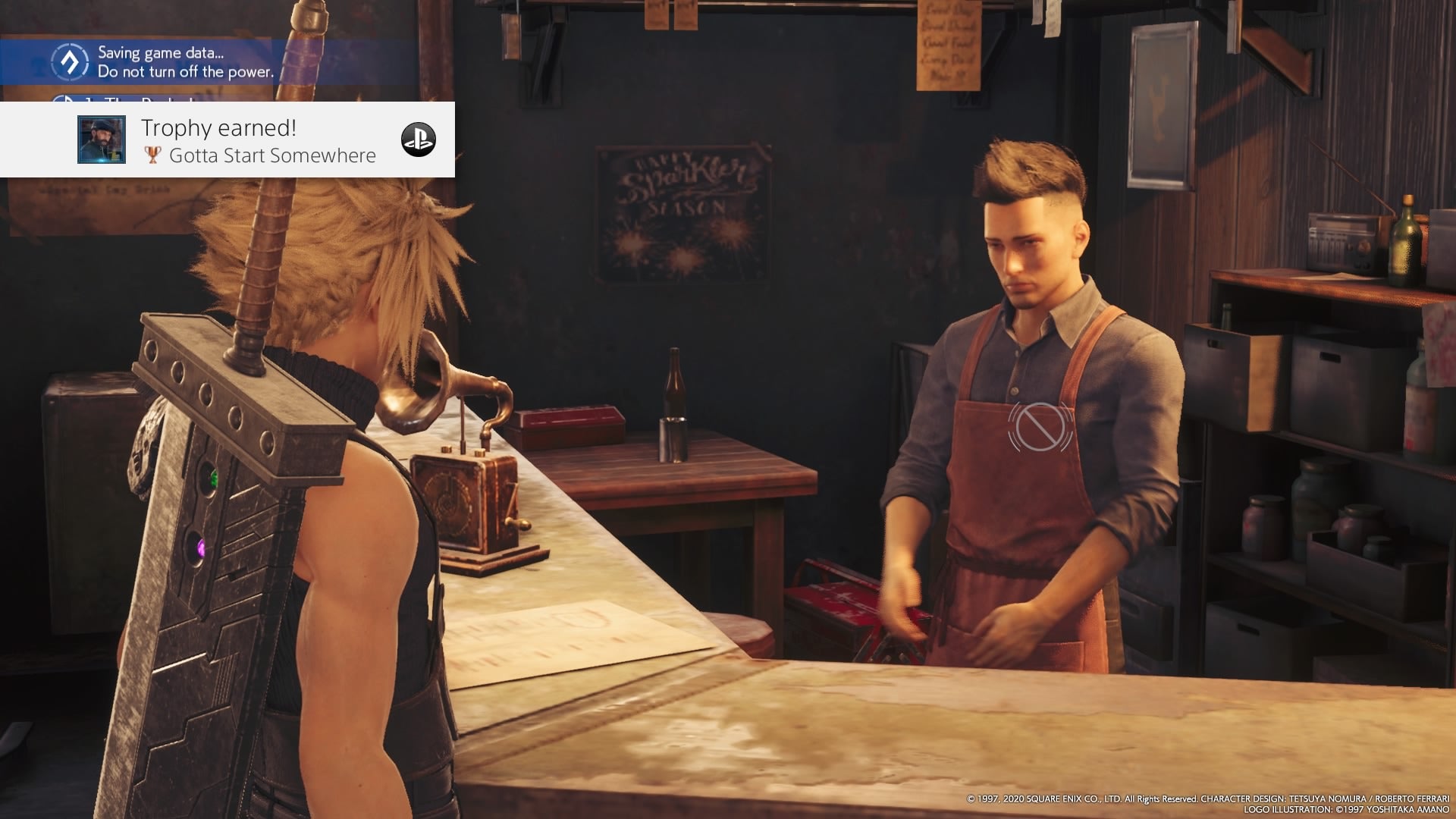This screenshot has height=819, width=1456.
Task: Open the "Gotta Start Somewhere" trophy notification
Action: click(258, 141)
